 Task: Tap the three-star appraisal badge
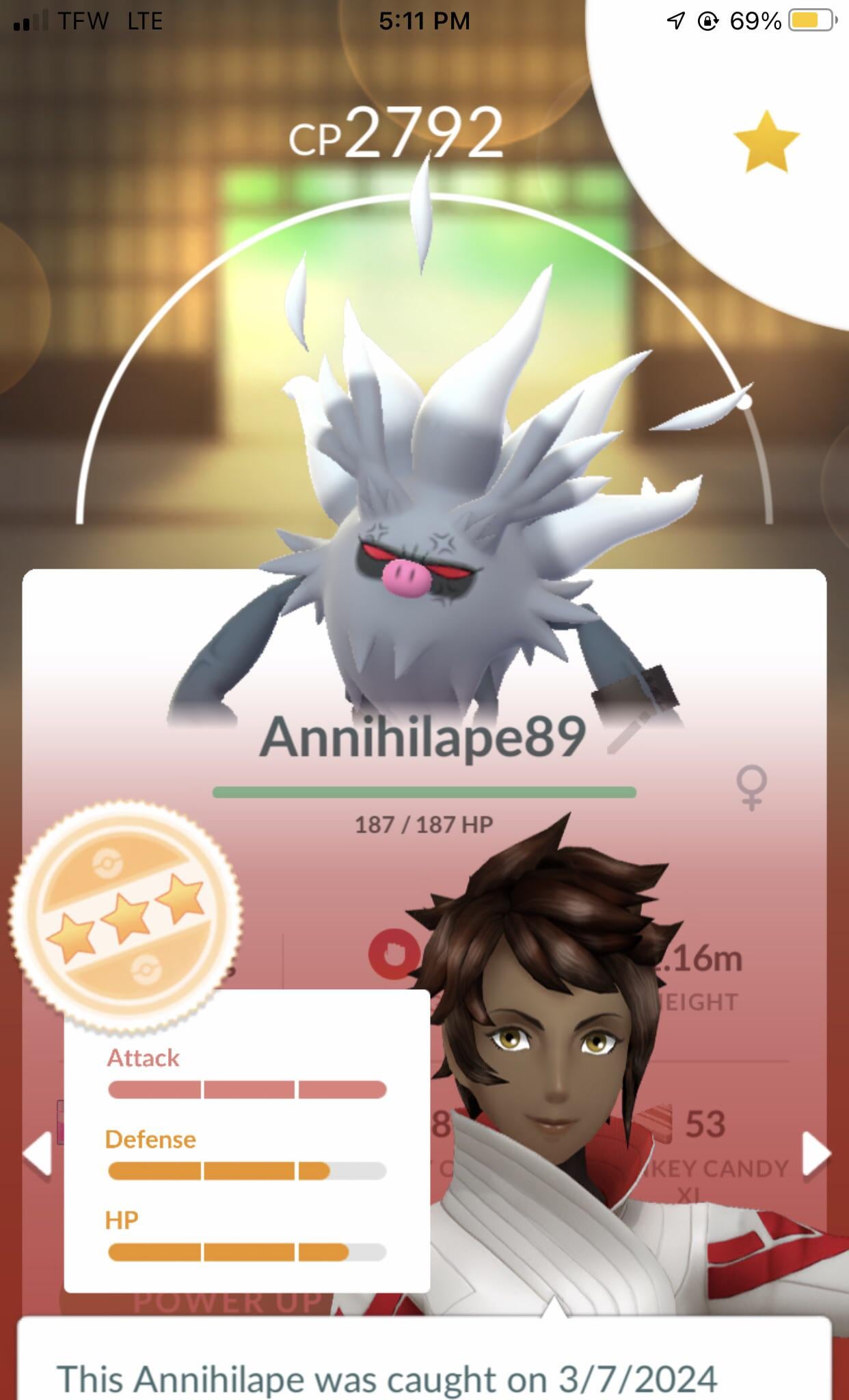[x=125, y=915]
